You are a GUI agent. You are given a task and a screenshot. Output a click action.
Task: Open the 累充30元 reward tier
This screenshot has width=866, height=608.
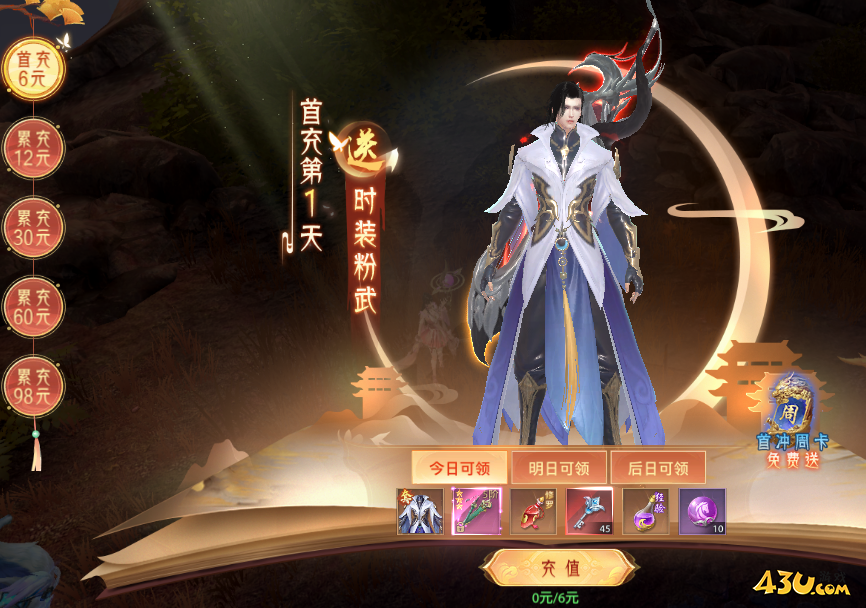point(34,228)
